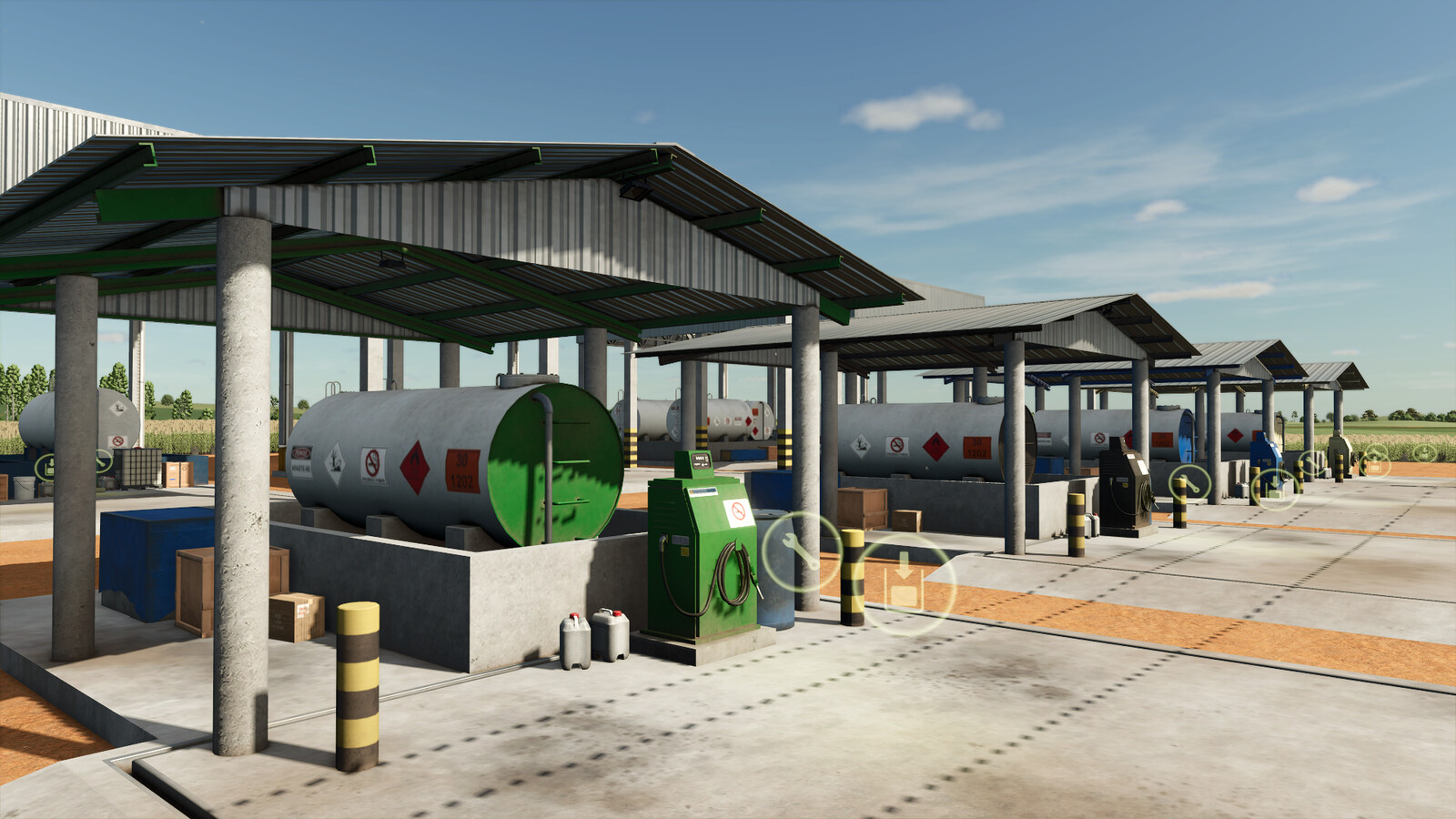The width and height of the screenshot is (1456, 819).
Task: Click the black jerry can next to the white one
Action: 612,637
